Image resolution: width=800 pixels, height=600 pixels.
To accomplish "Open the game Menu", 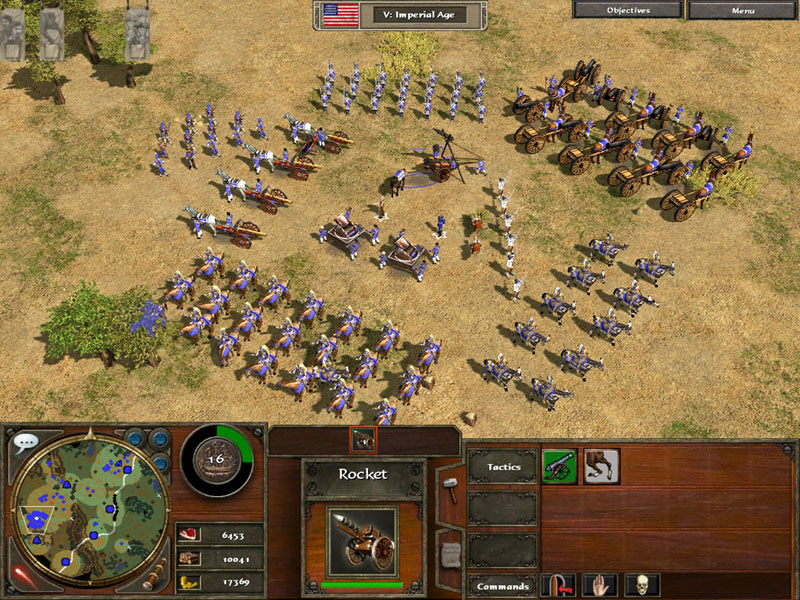I will pos(743,10).
